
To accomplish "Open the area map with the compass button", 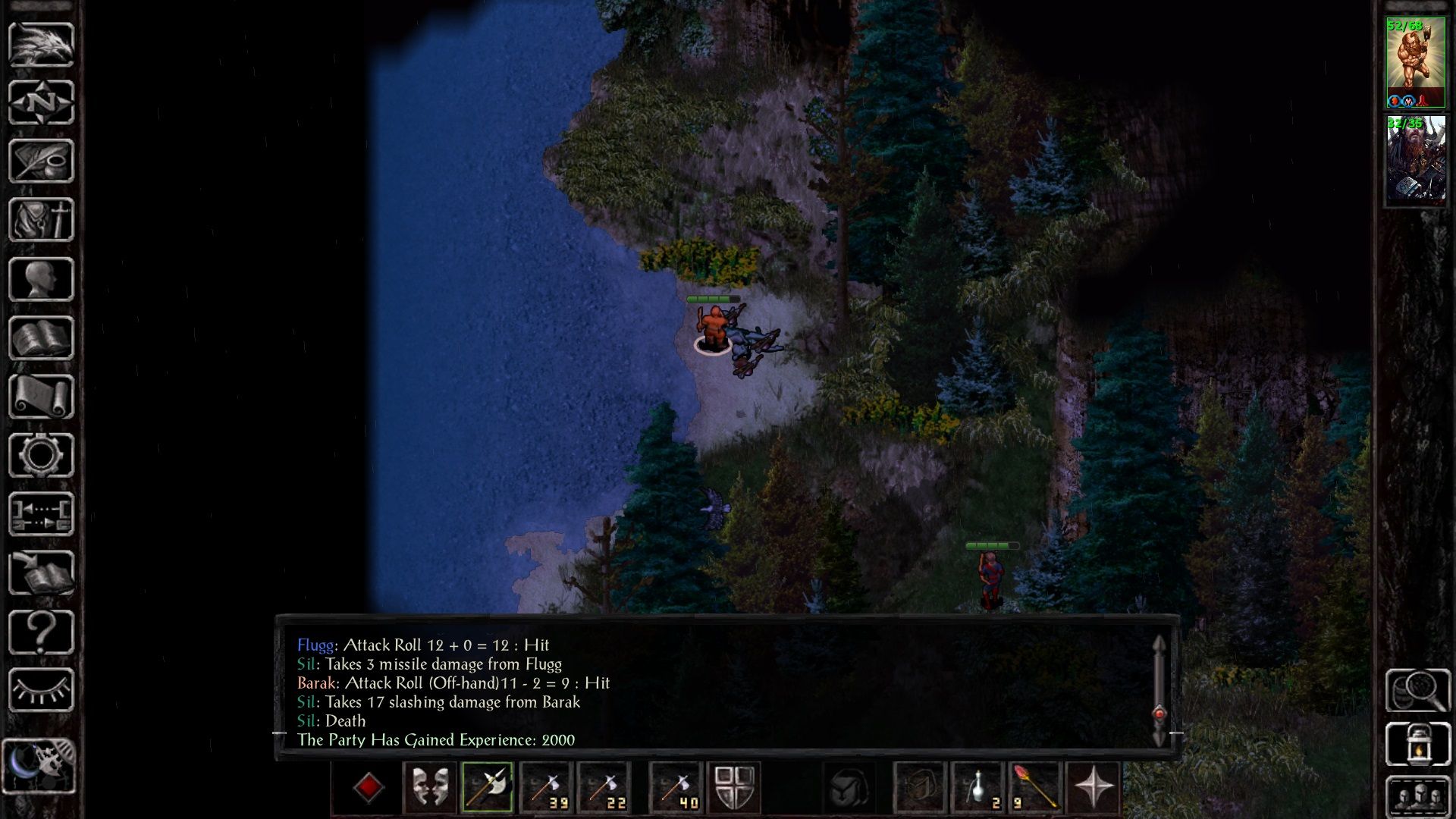I will [41, 102].
